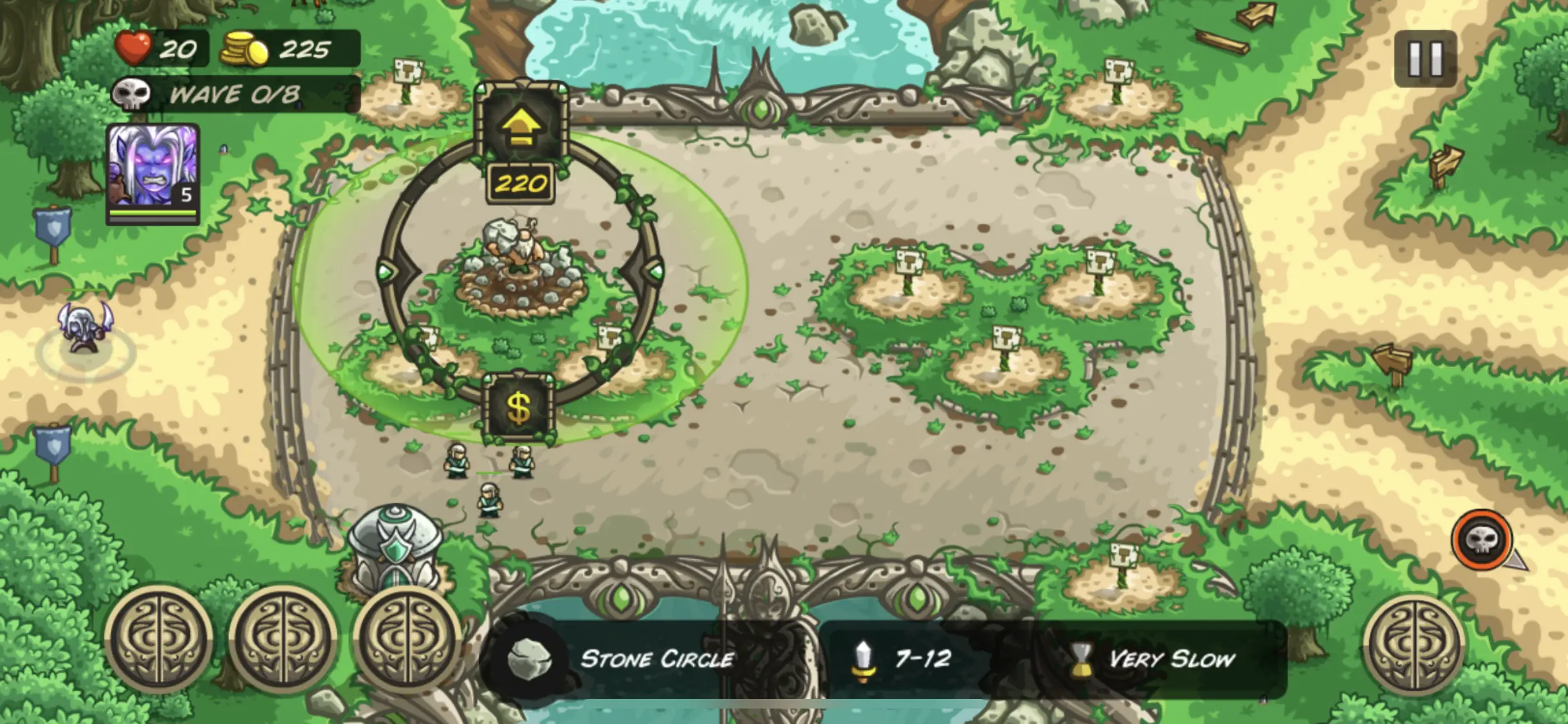The image size is (1568, 724).
Task: Click the heart lives indicator
Action: point(133,46)
